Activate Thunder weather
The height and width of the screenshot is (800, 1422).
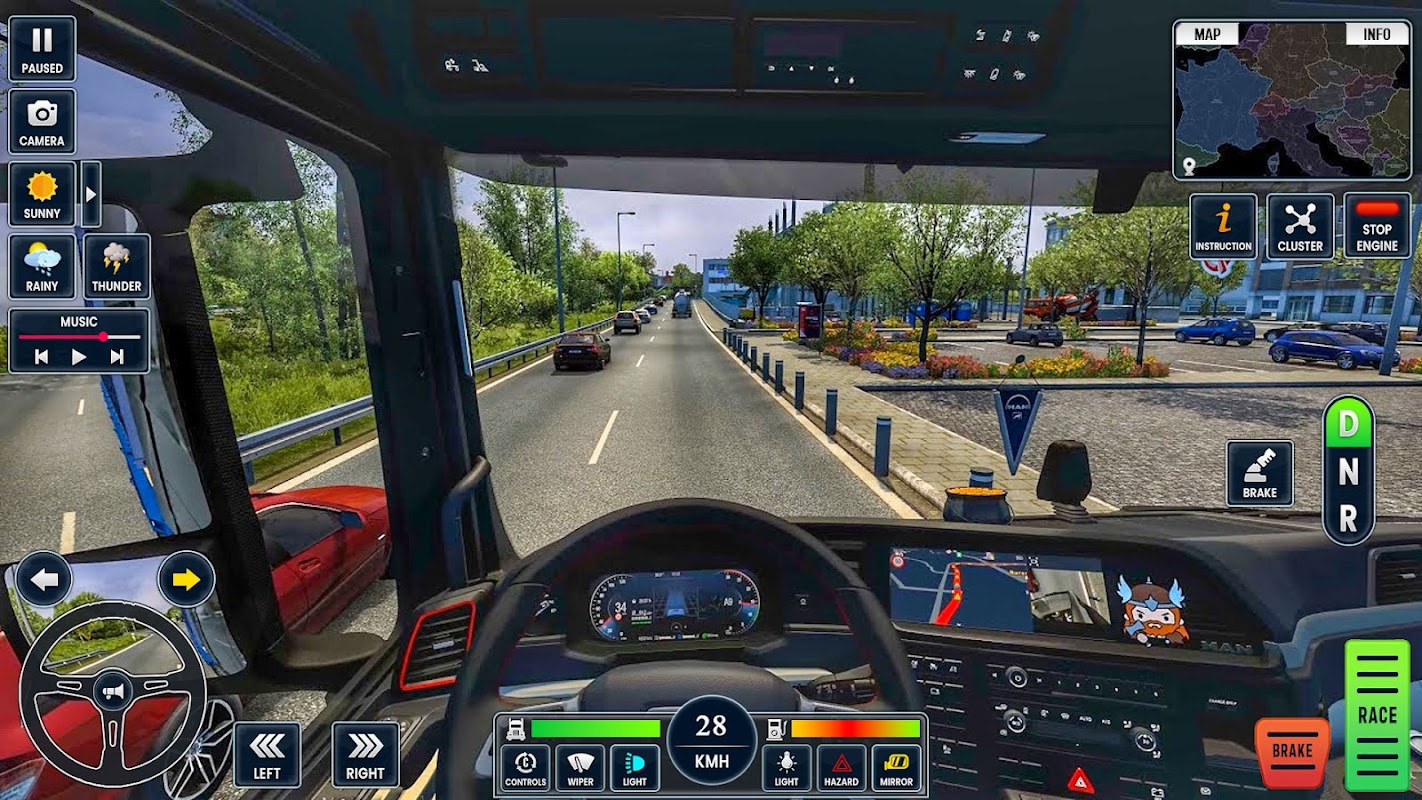pos(117,267)
